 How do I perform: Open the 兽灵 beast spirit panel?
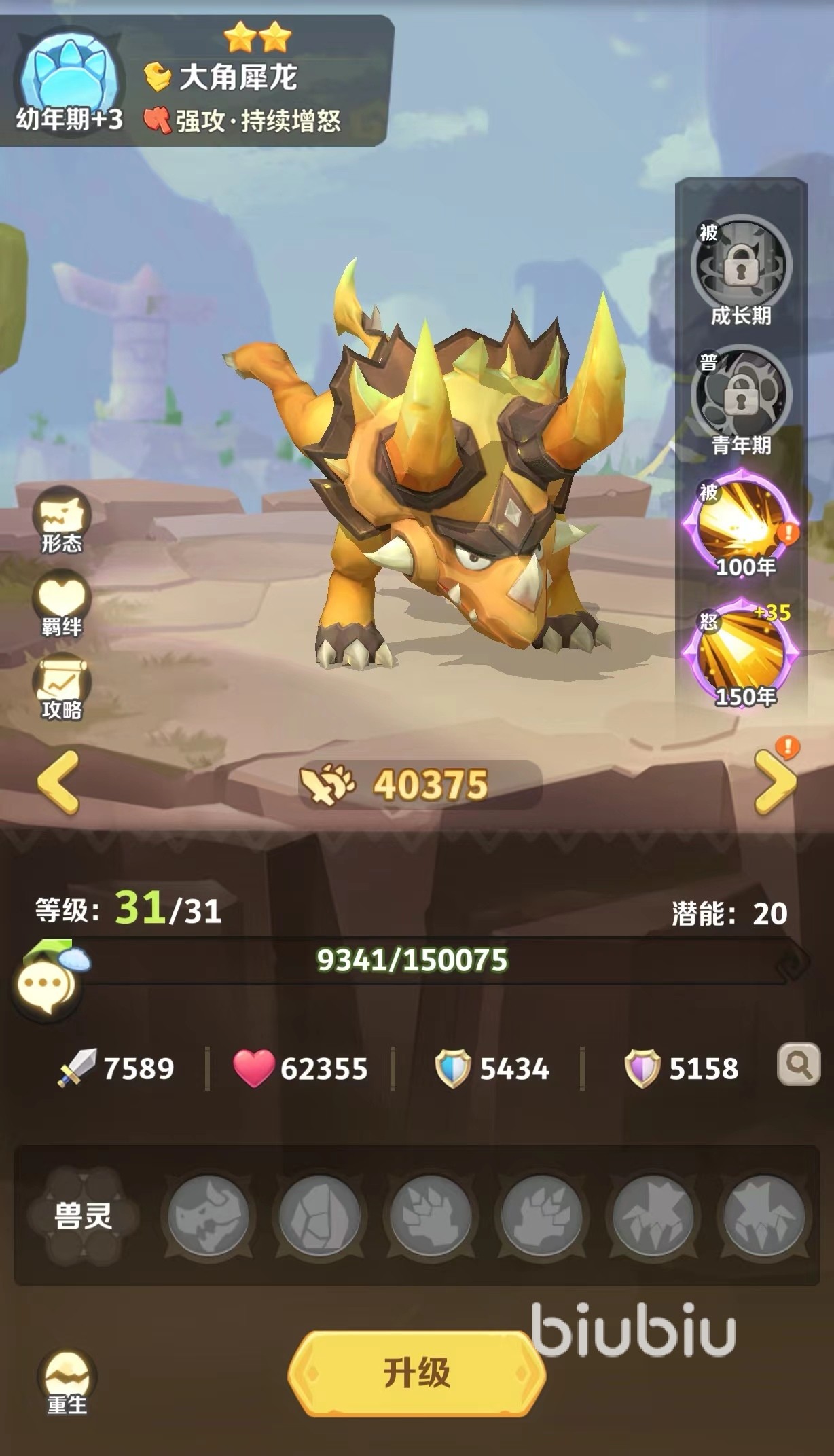click(83, 1216)
